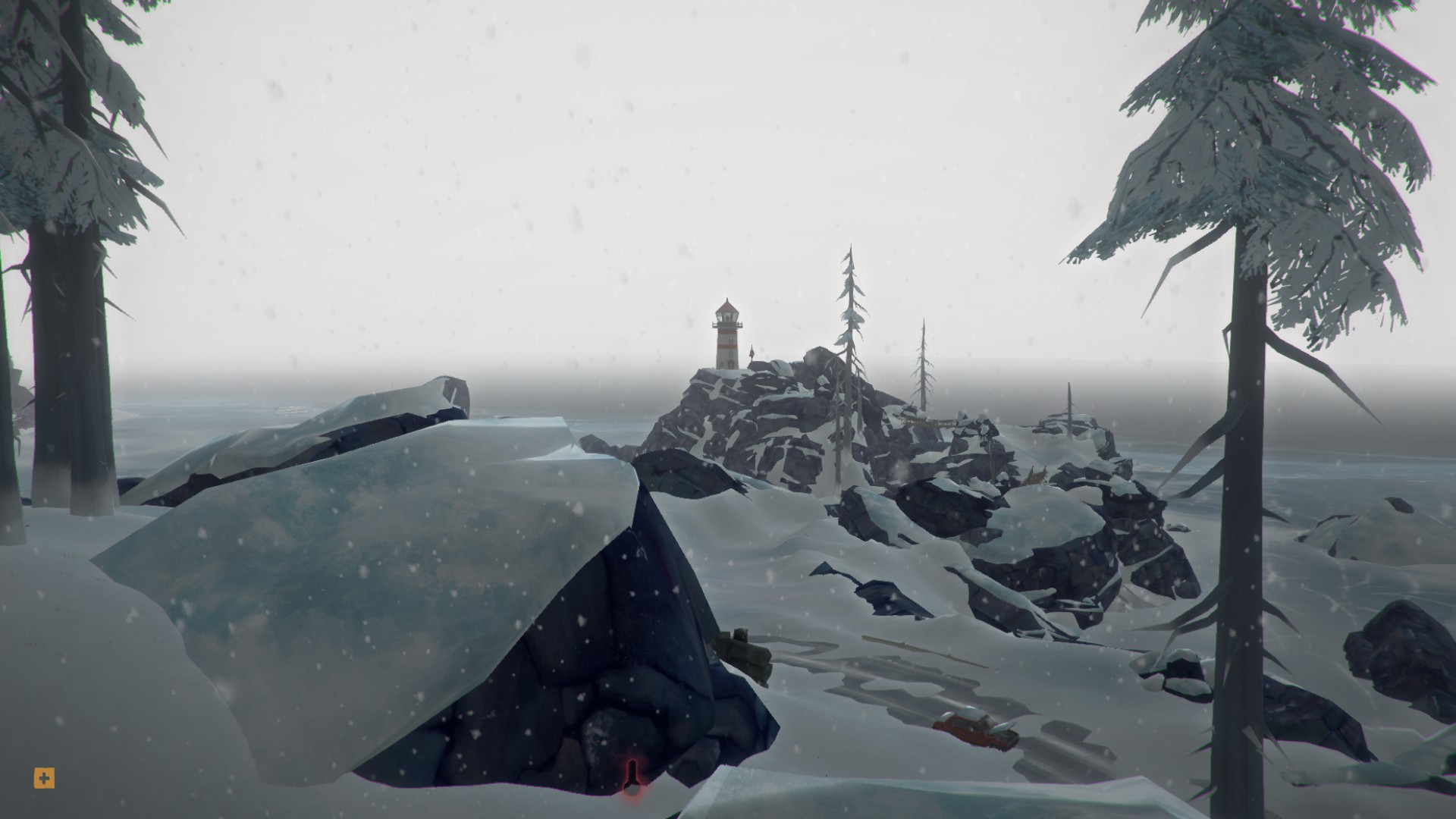Open the orange first-aid status icon

(x=45, y=777)
